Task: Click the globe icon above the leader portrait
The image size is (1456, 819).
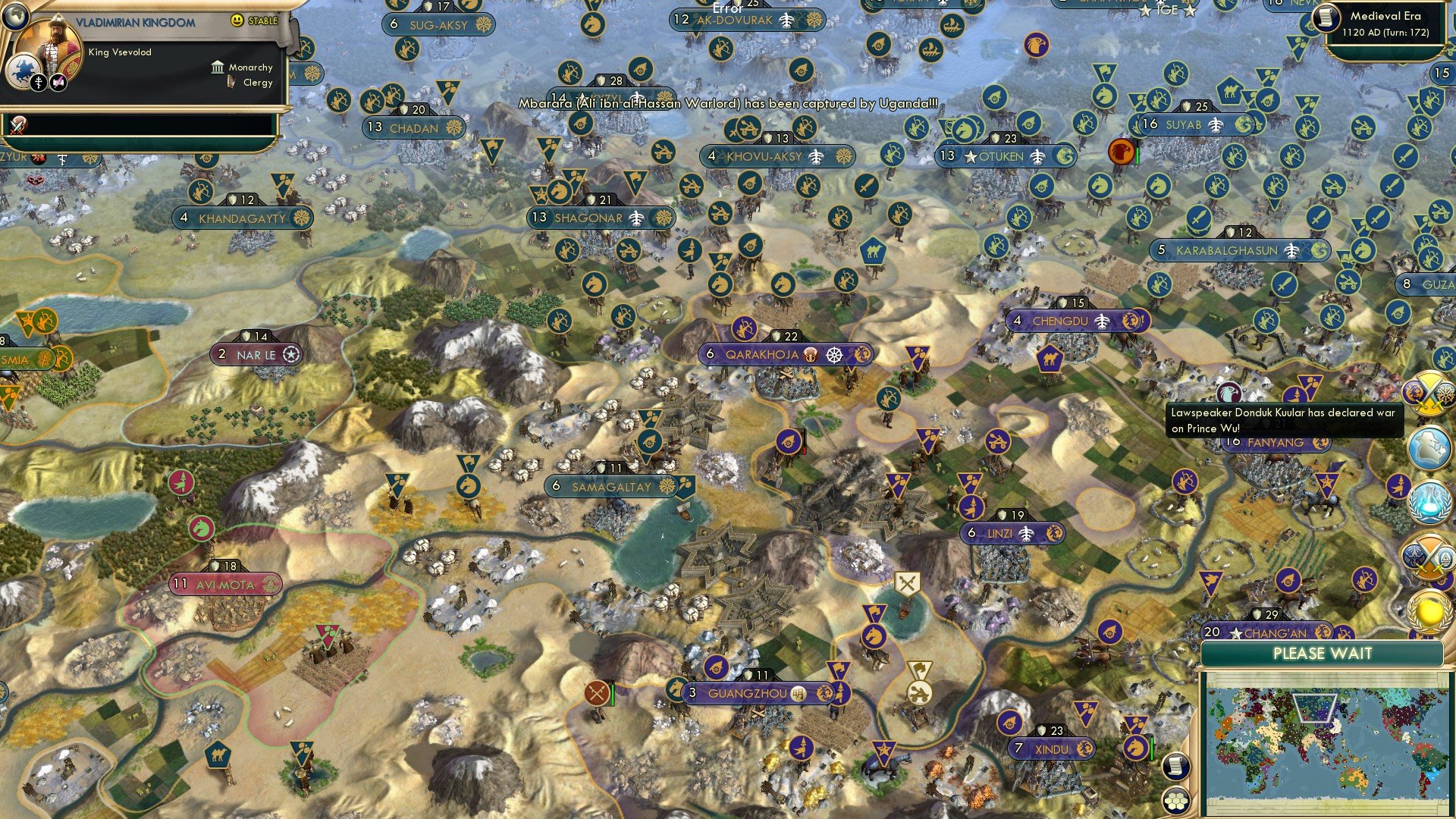Action: 14,14
